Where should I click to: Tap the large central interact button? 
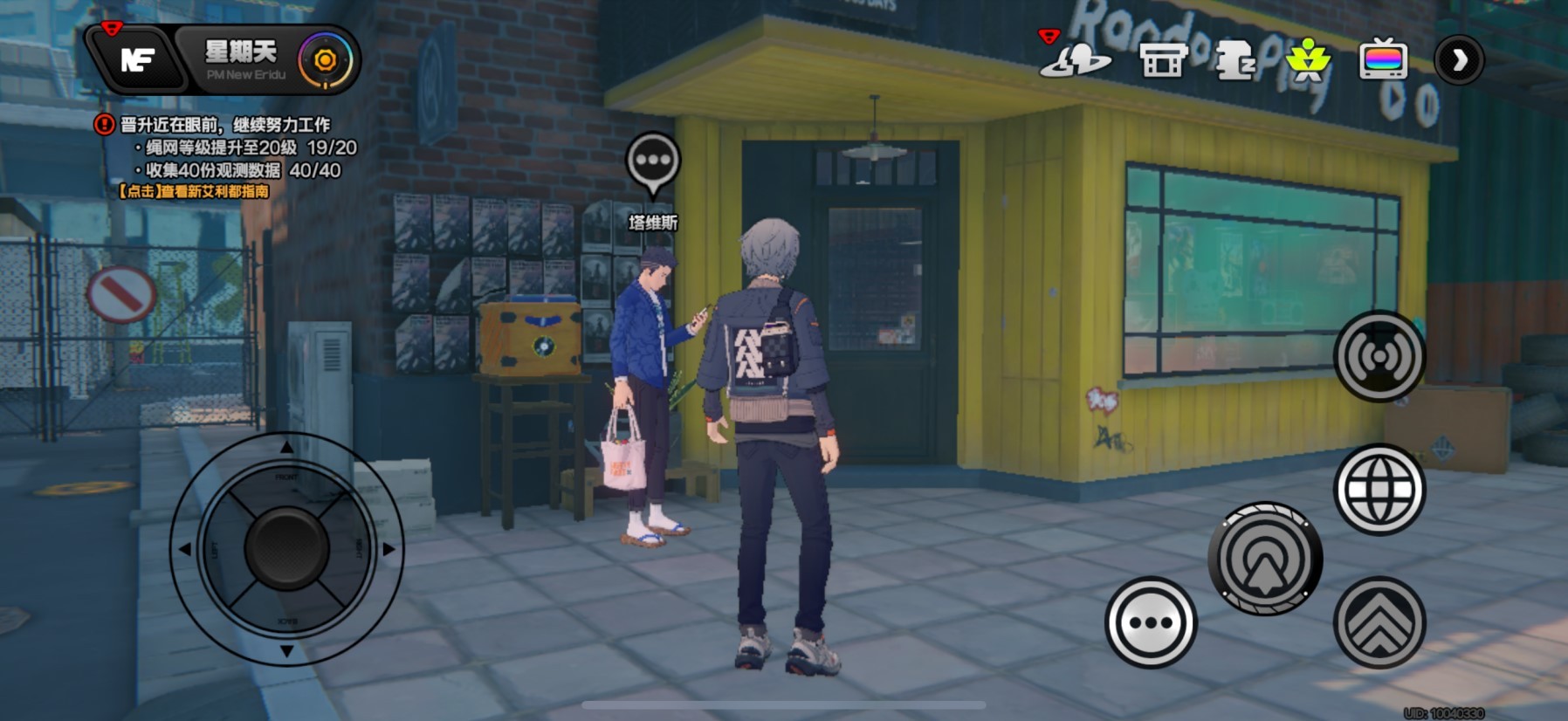coord(1265,559)
